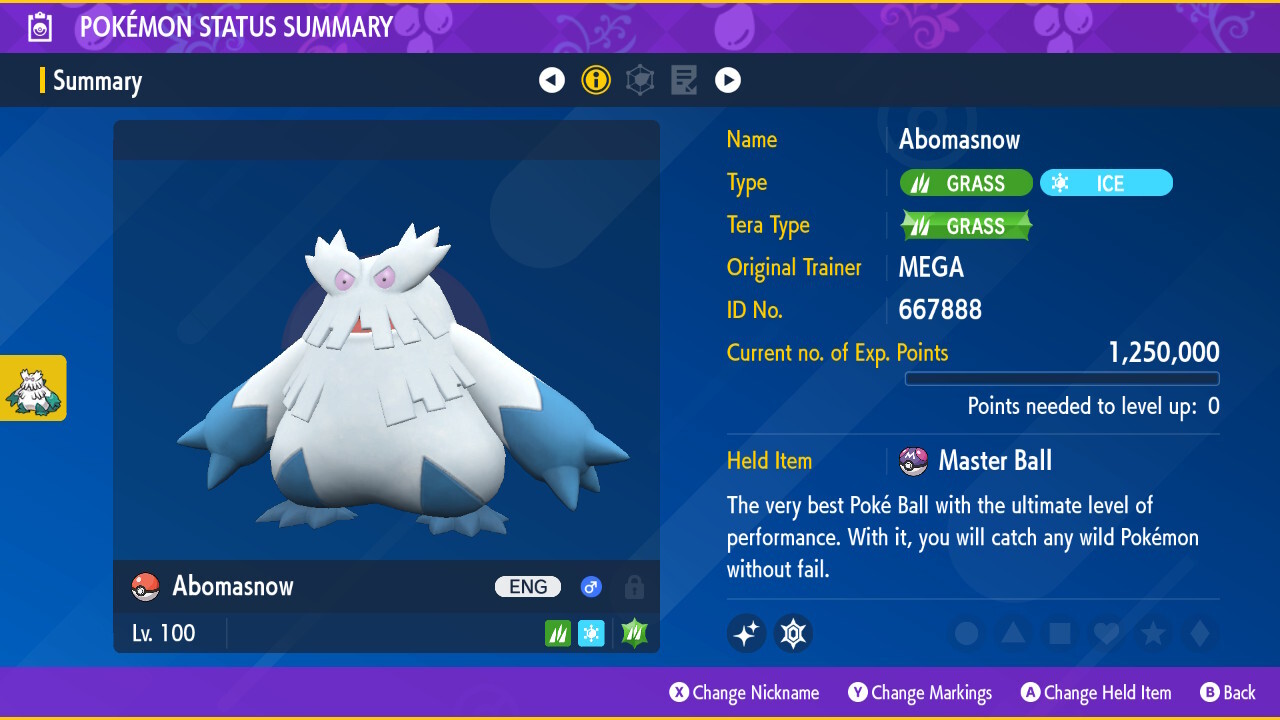Click the Grass Tera Type badge

[965, 226]
